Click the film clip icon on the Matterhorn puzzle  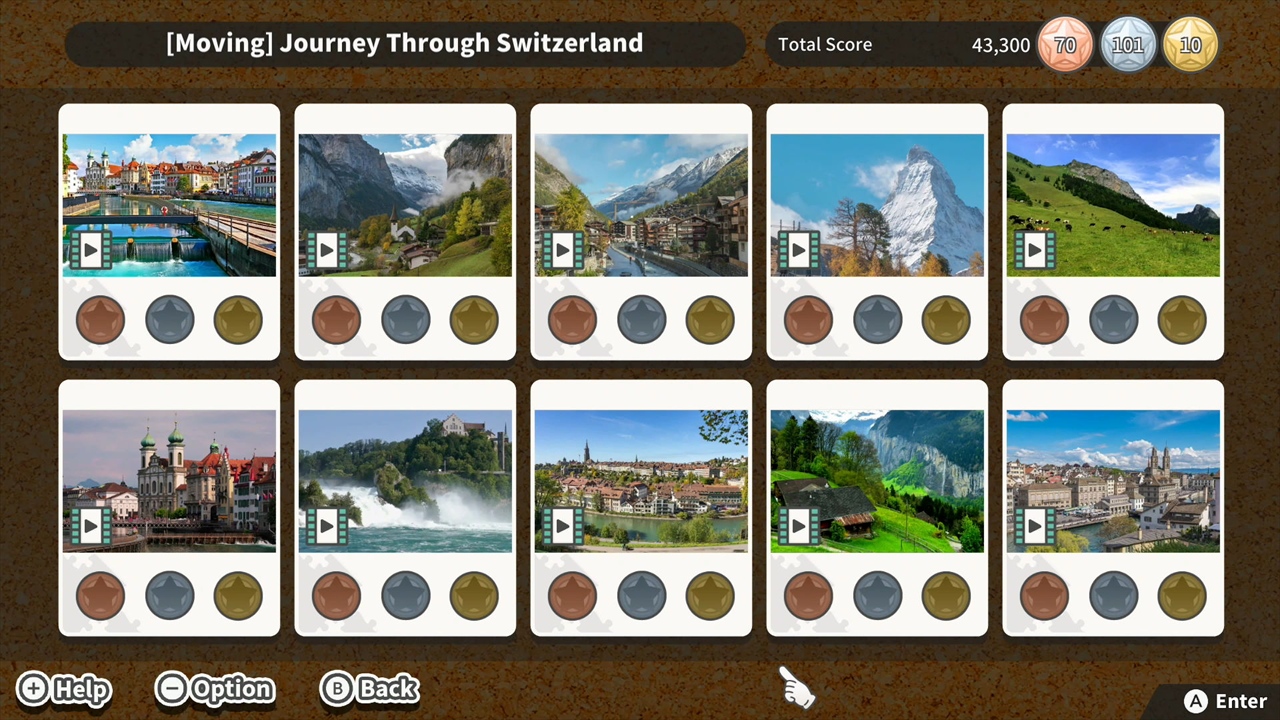point(797,250)
